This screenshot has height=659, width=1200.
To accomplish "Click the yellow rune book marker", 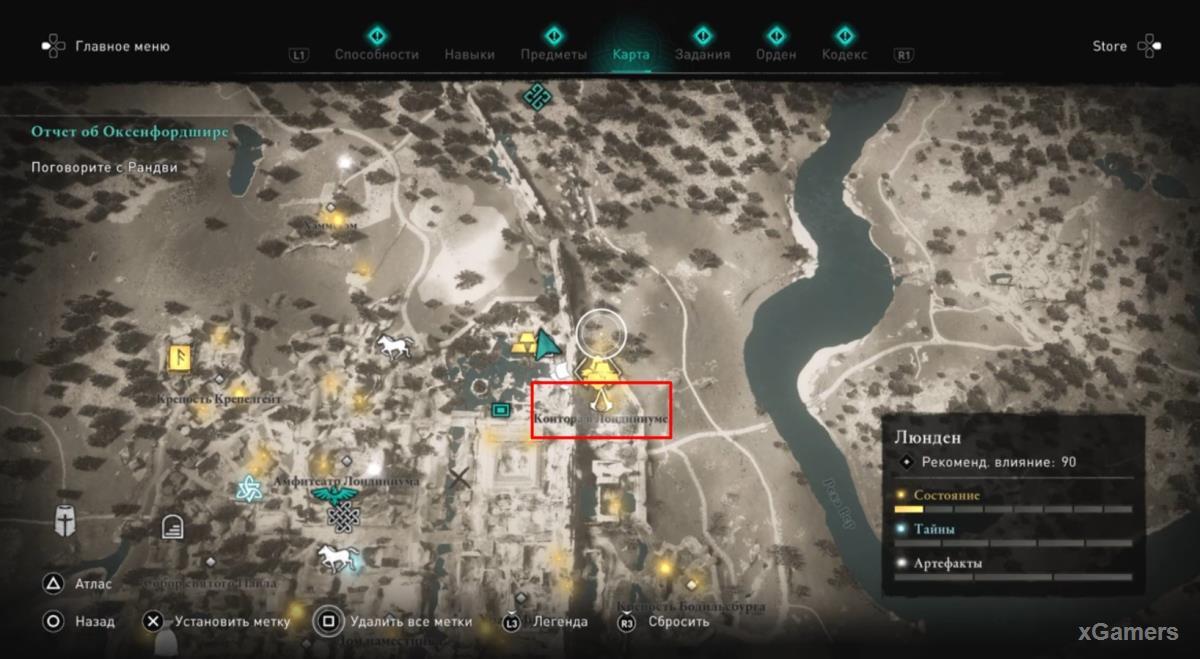I will tap(182, 358).
